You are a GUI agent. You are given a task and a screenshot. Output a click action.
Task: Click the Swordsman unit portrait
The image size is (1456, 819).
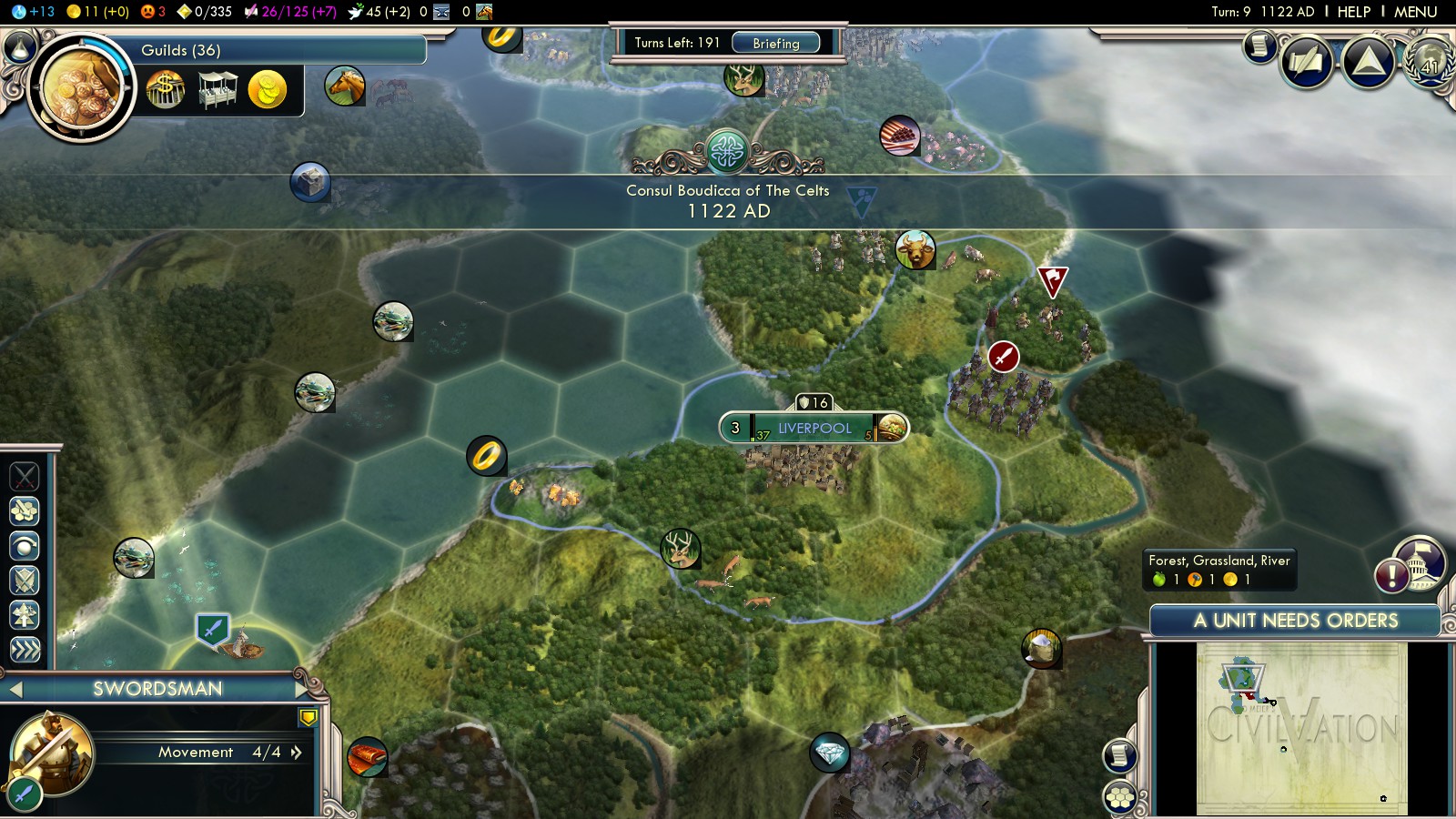tap(52, 753)
